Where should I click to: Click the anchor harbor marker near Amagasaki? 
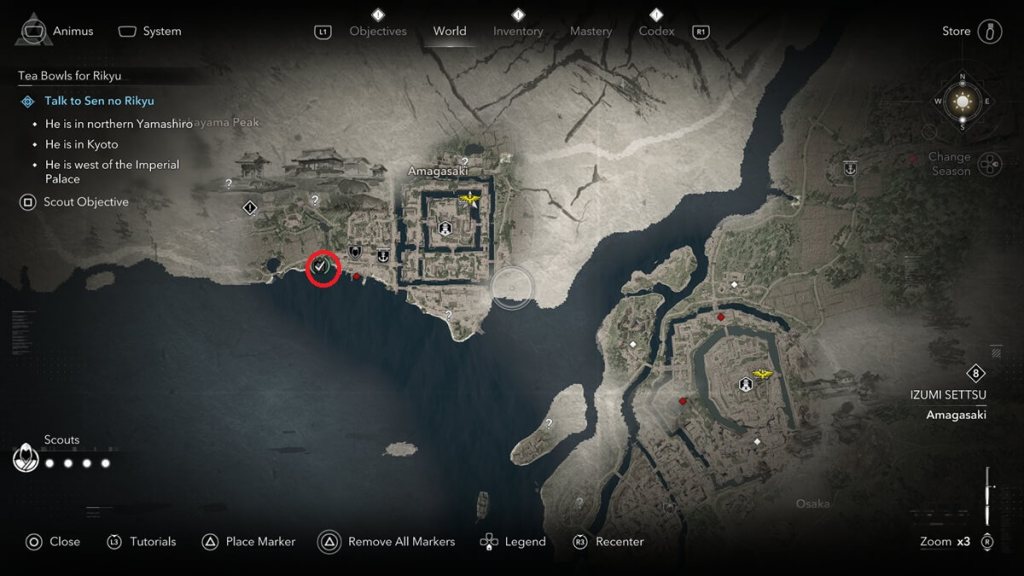click(382, 256)
